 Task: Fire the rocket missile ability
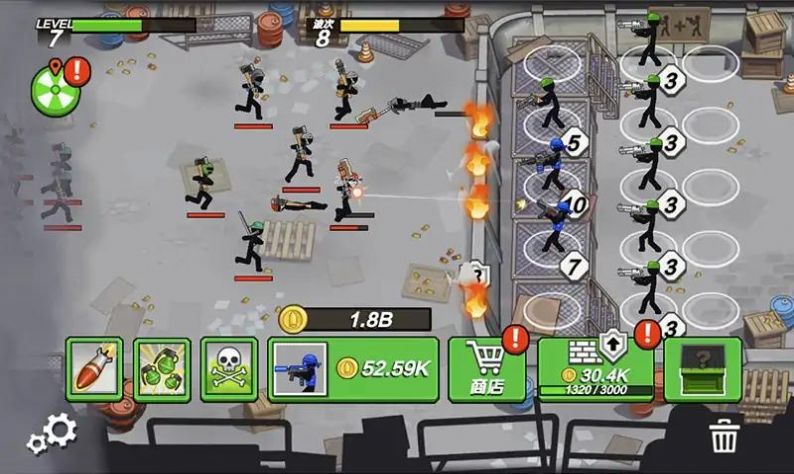(x=94, y=369)
